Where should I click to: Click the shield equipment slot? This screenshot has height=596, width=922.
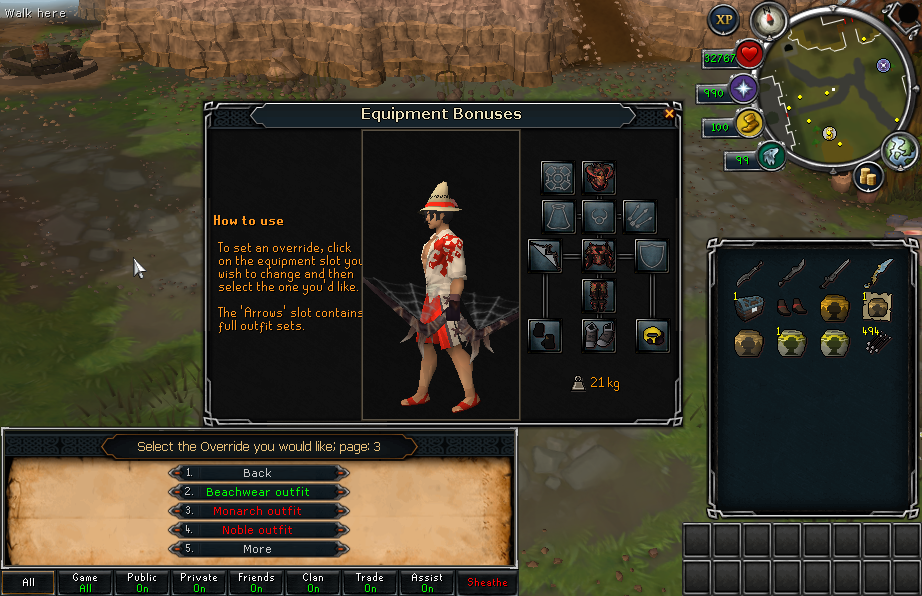tap(651, 256)
